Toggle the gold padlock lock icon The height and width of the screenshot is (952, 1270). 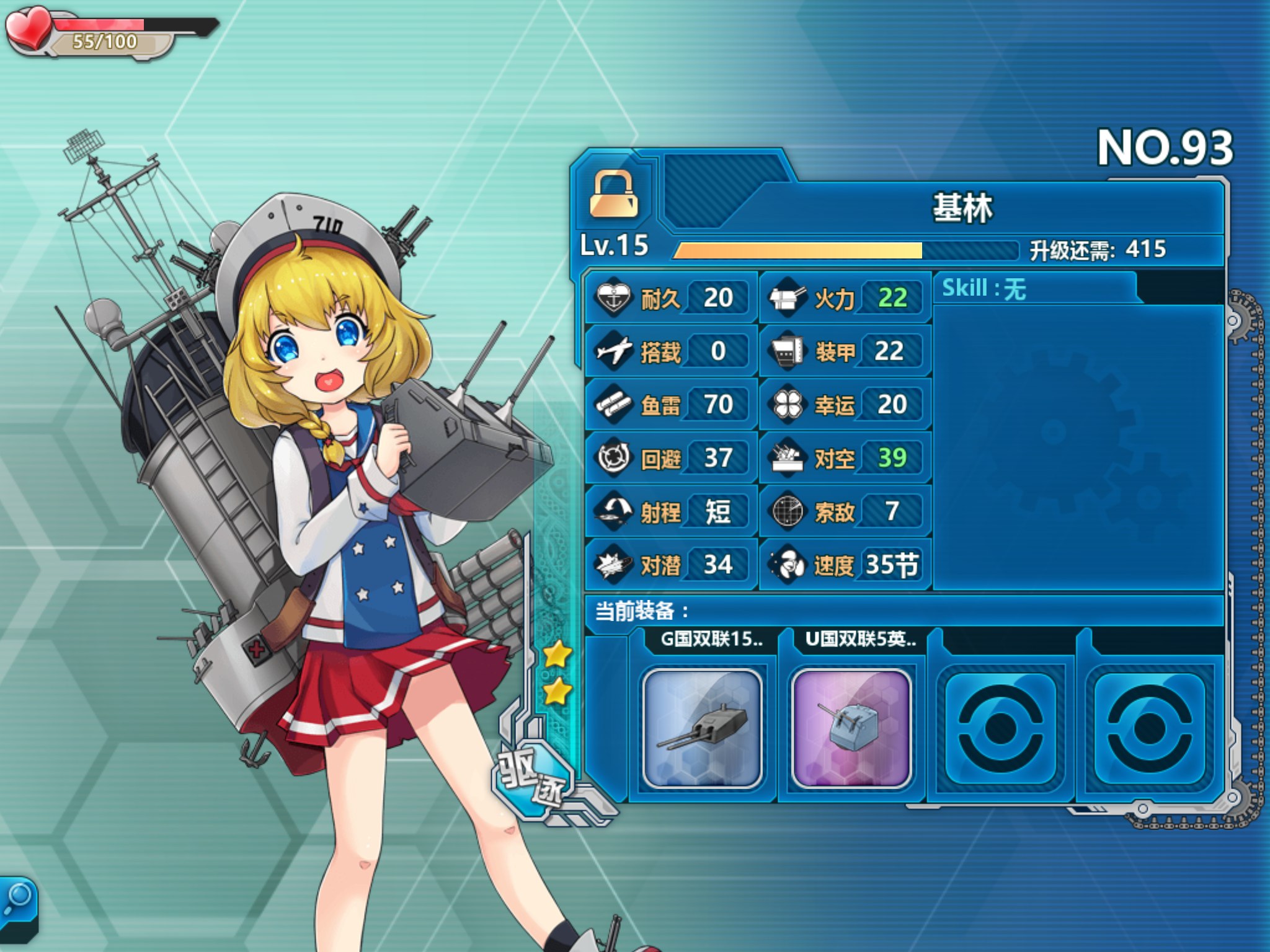[x=613, y=195]
